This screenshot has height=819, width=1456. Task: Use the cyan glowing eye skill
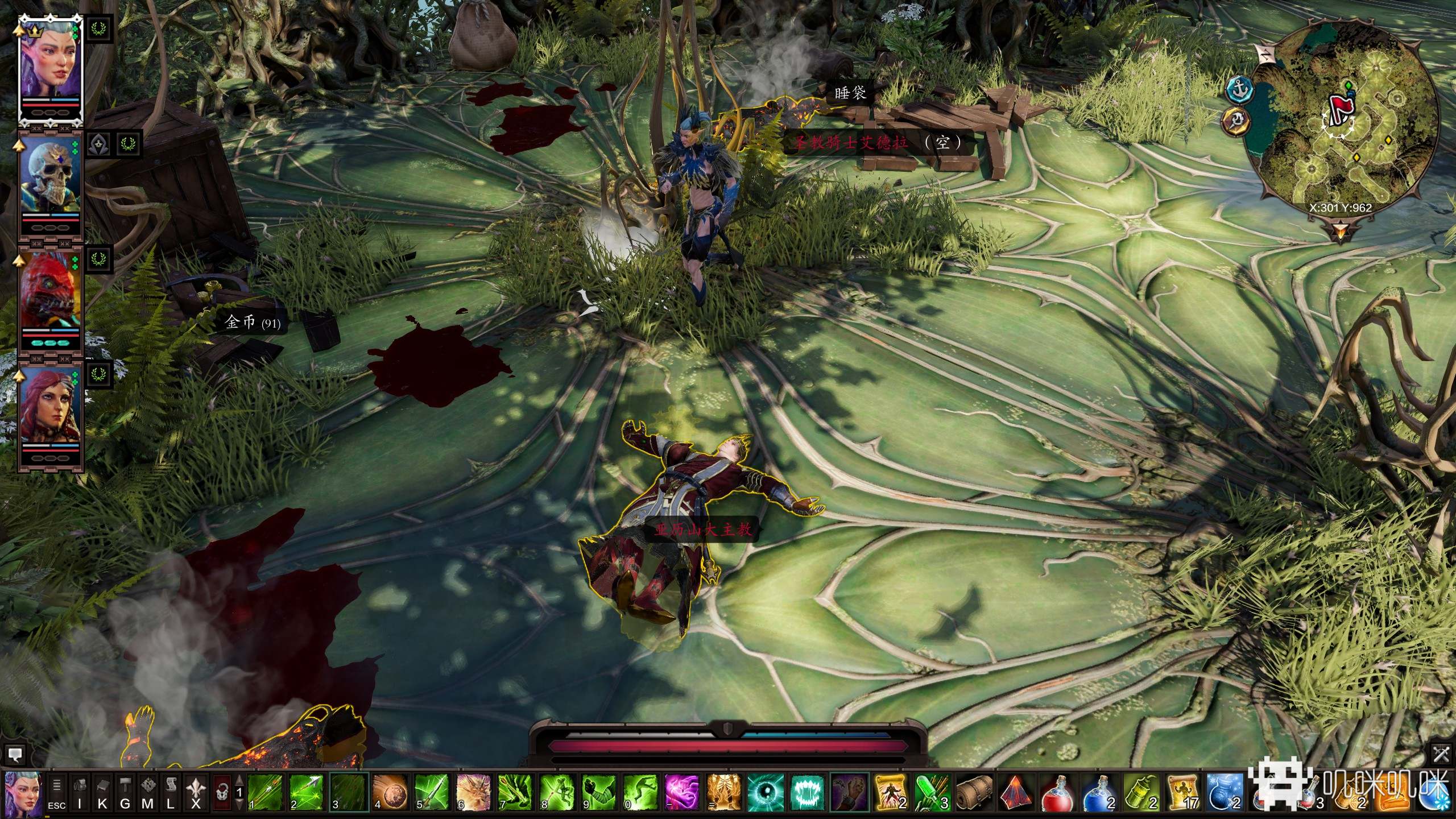click(x=764, y=792)
